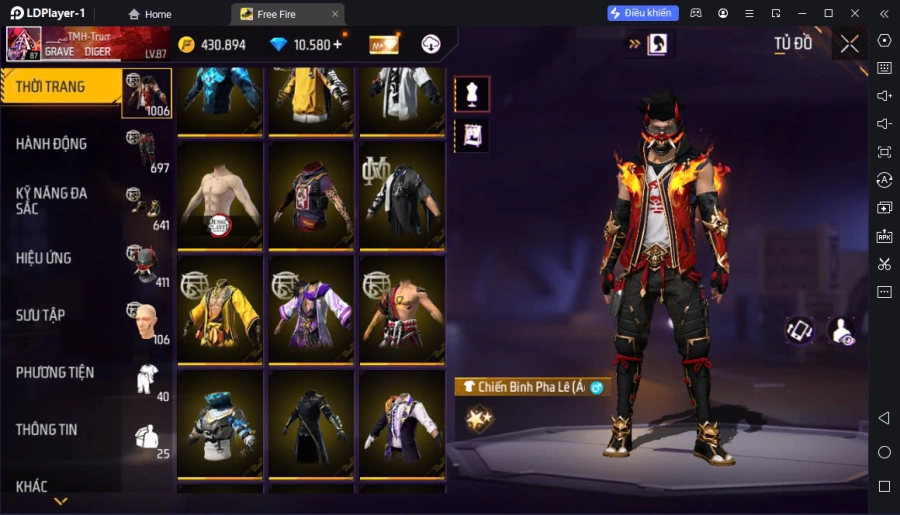
Task: Switch to the LDPlayer Home tab
Action: (148, 14)
